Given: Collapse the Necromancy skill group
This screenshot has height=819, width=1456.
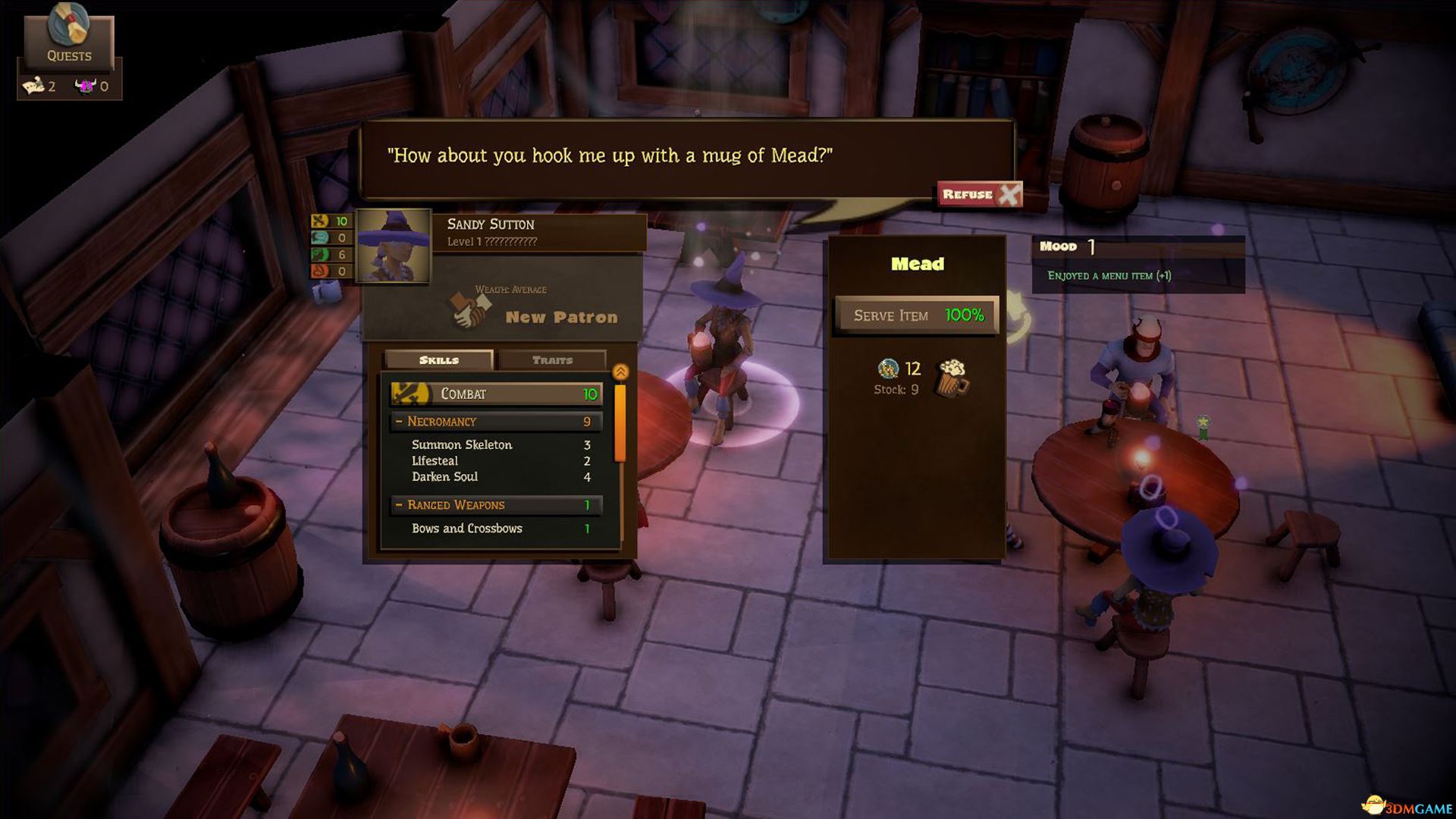Looking at the screenshot, I should point(397,421).
